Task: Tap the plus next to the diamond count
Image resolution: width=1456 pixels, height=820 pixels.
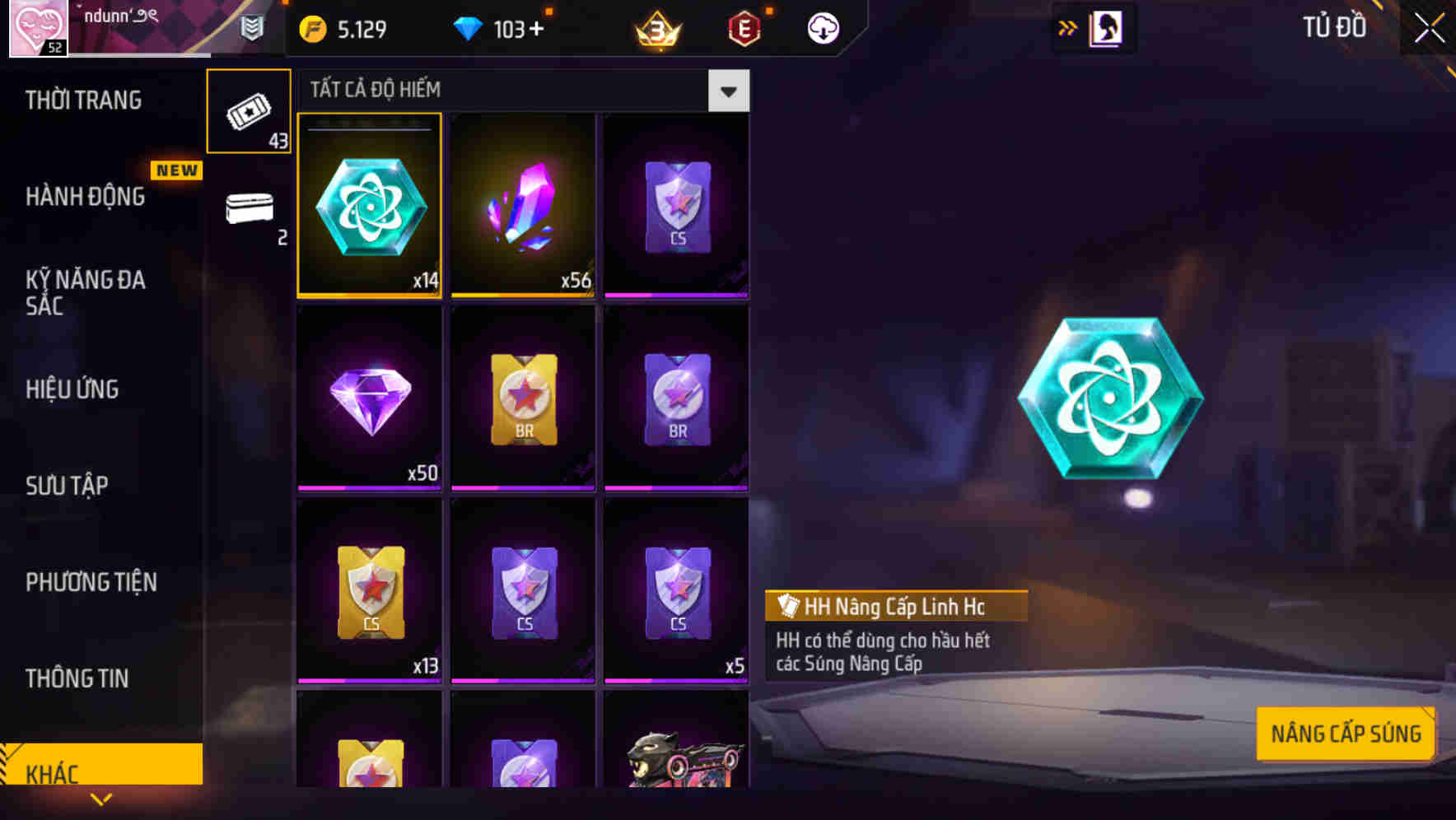Action: point(537,27)
